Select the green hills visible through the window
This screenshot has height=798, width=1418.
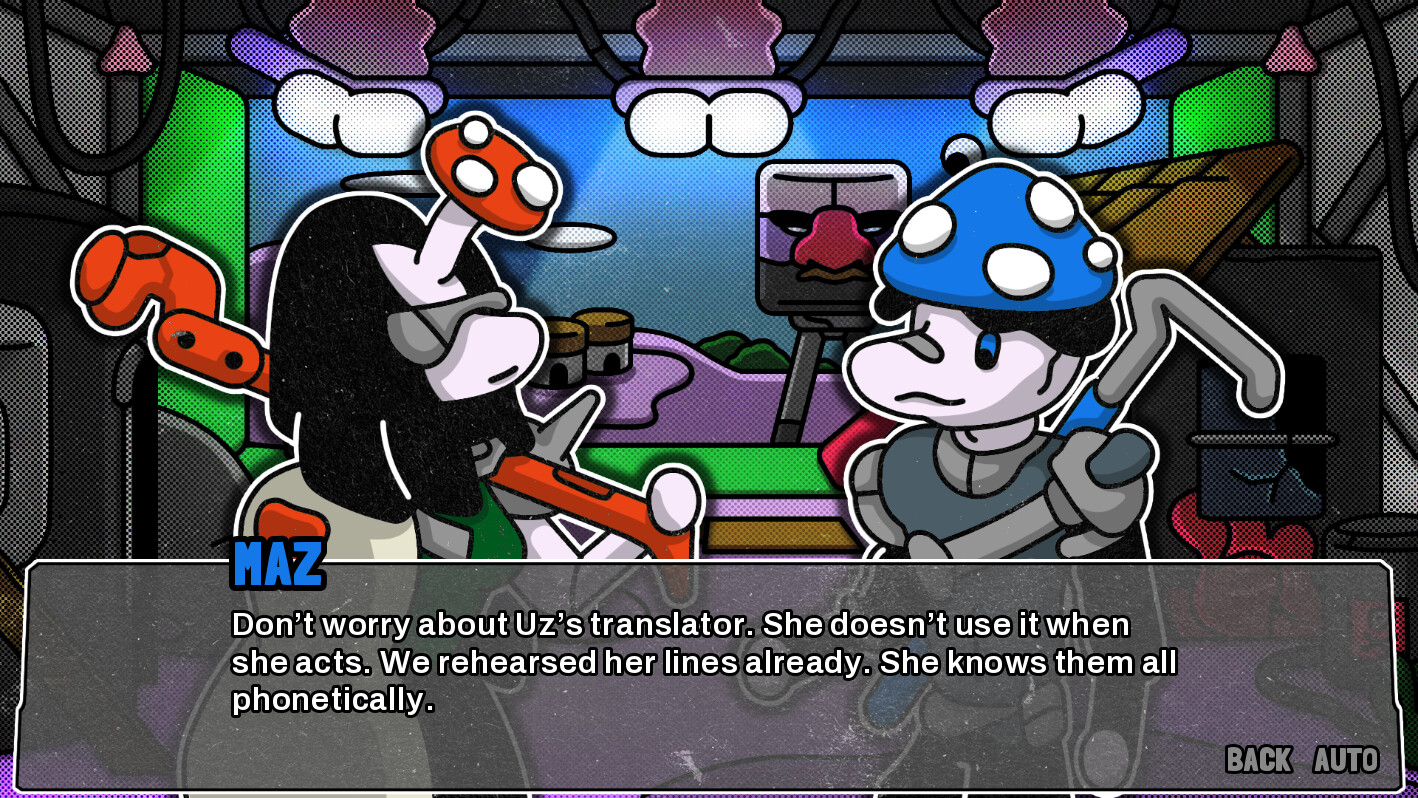(x=740, y=350)
